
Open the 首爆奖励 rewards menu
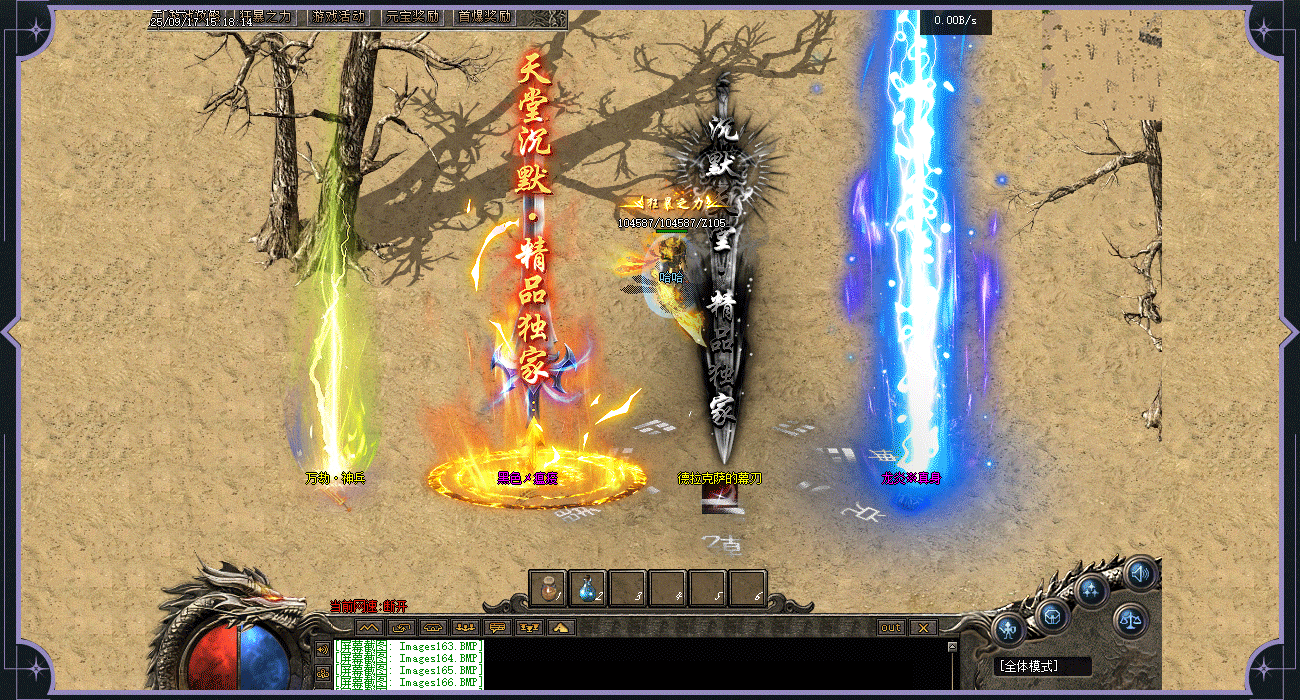point(484,17)
